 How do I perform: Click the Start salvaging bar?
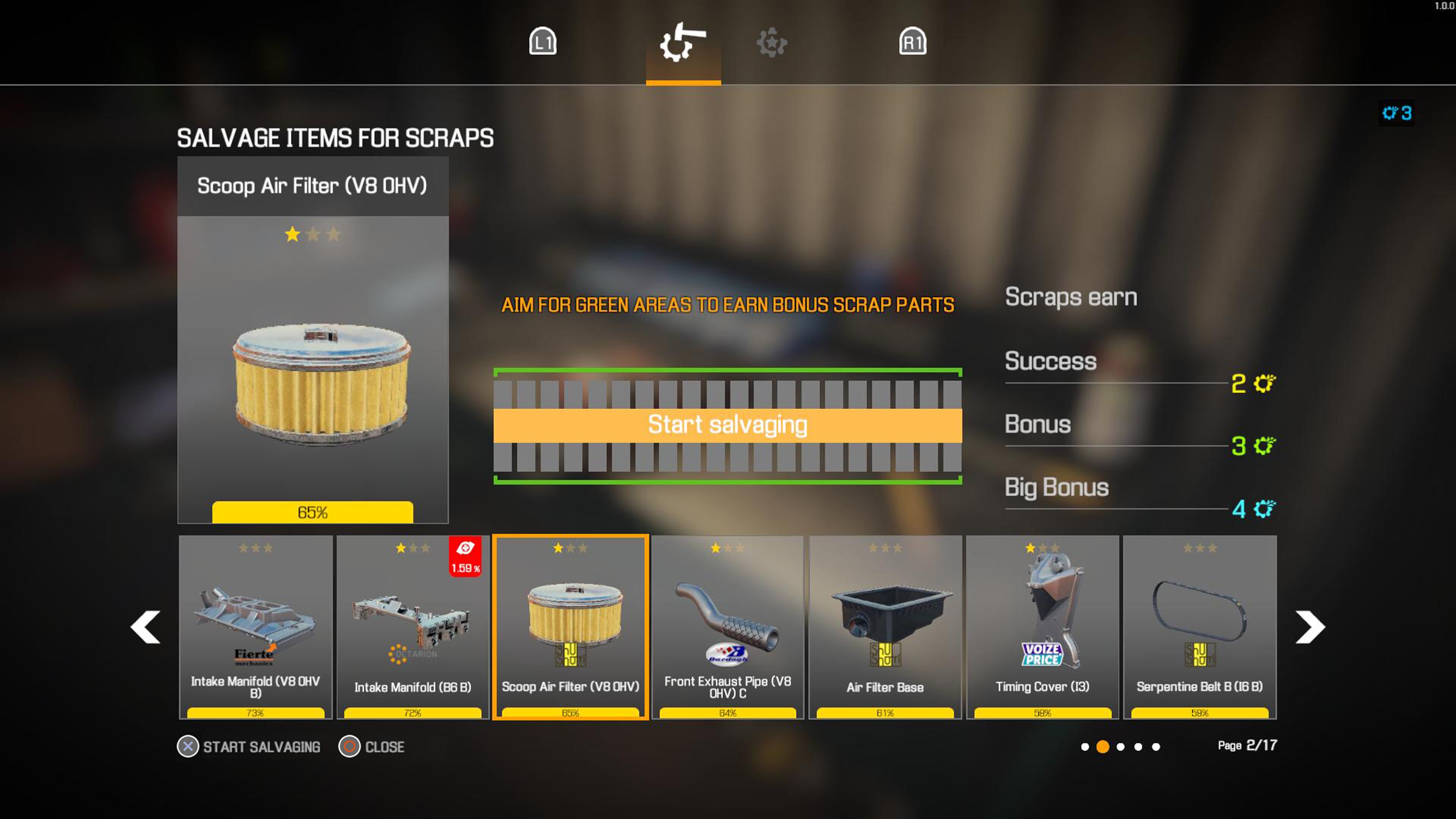tap(728, 425)
